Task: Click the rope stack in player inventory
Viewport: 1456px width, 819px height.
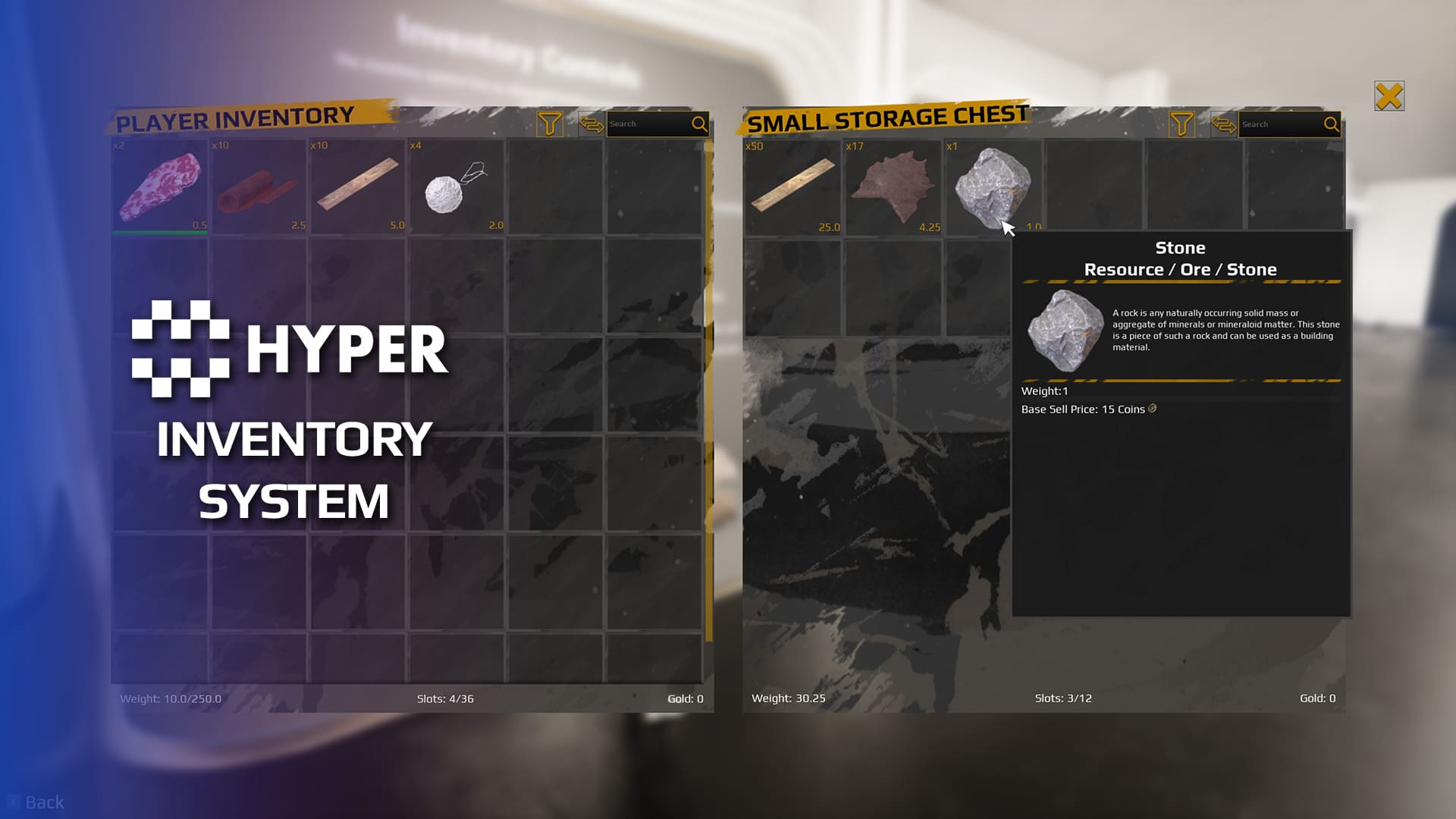Action: (259, 184)
